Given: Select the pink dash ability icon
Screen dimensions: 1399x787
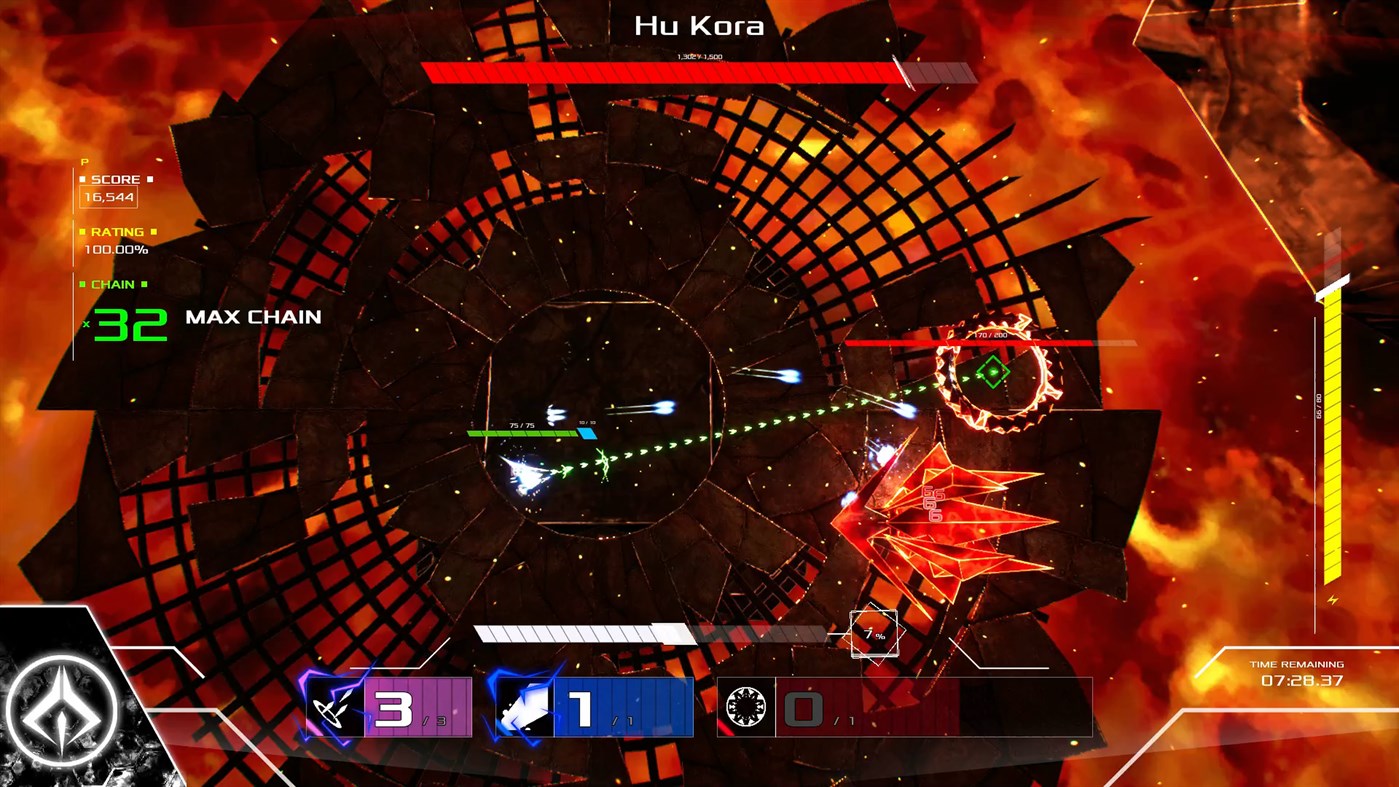Looking at the screenshot, I should point(337,707).
